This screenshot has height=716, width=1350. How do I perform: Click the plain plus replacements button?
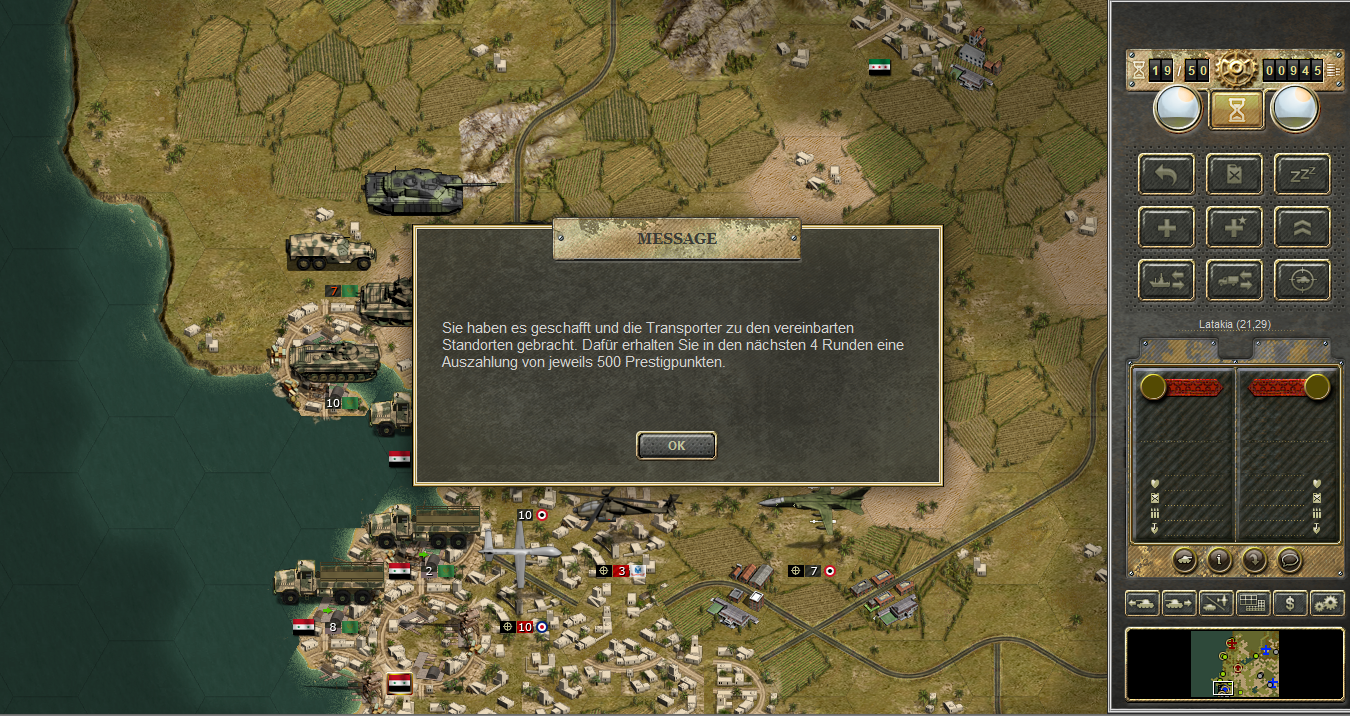[1166, 227]
